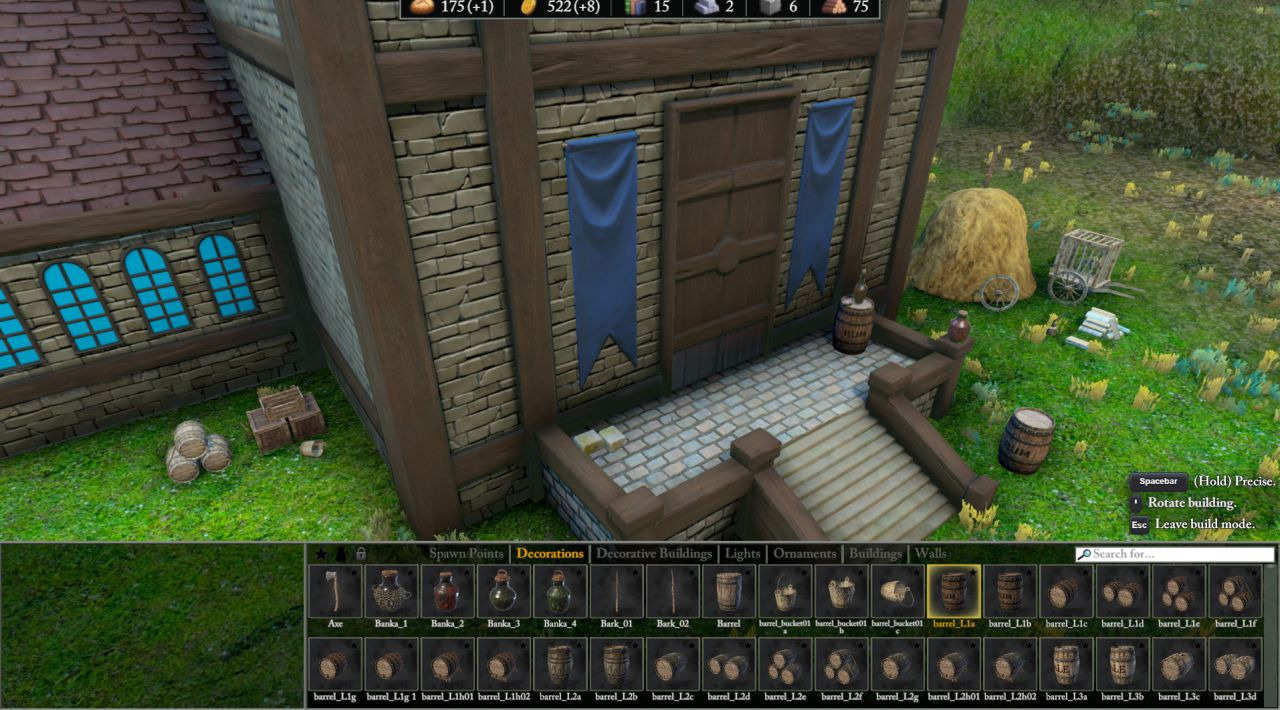Choose the Banka_1 potion jar
1280x710 pixels.
click(x=391, y=591)
